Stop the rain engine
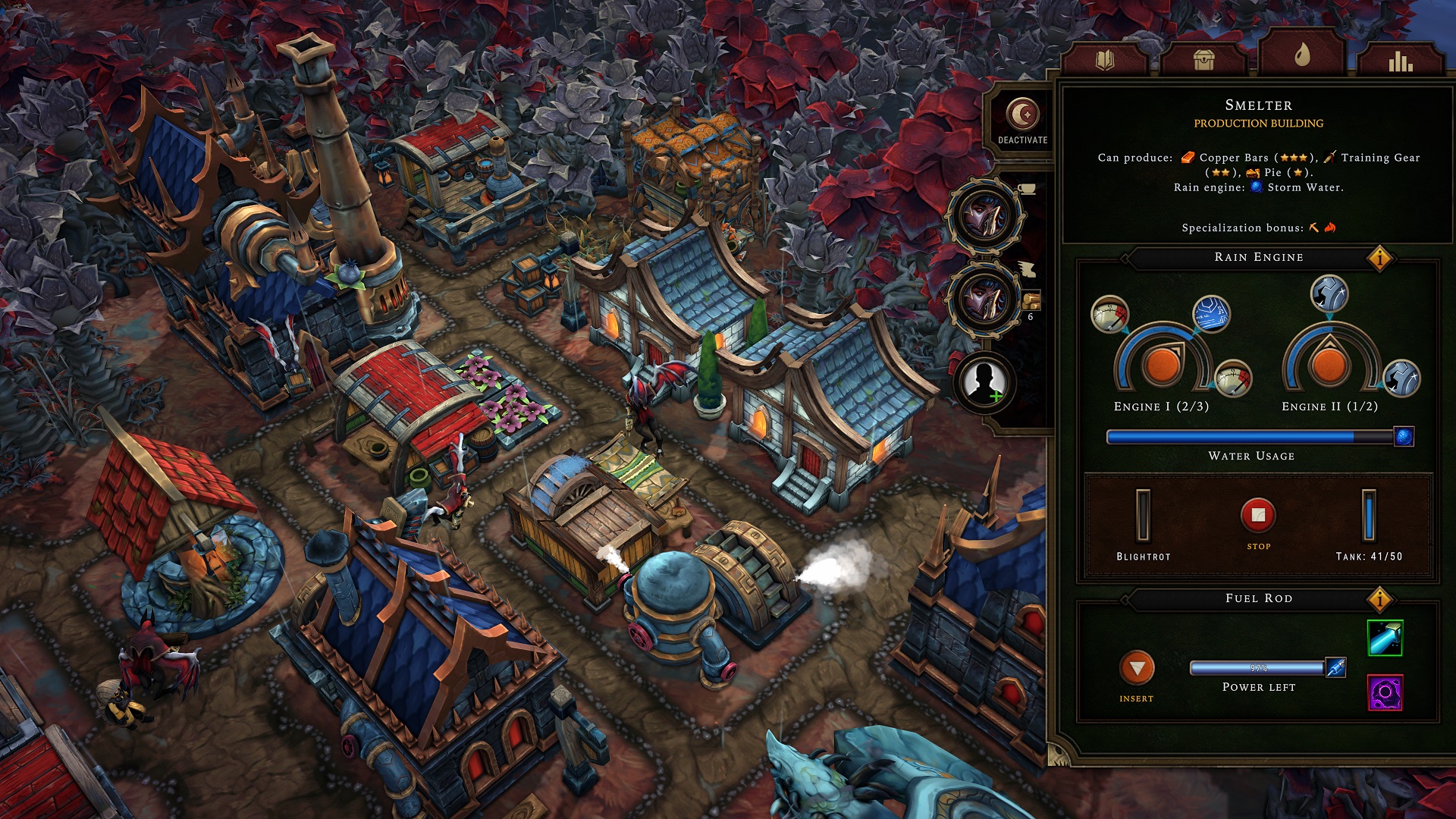The width and height of the screenshot is (1456, 819). click(x=1258, y=516)
